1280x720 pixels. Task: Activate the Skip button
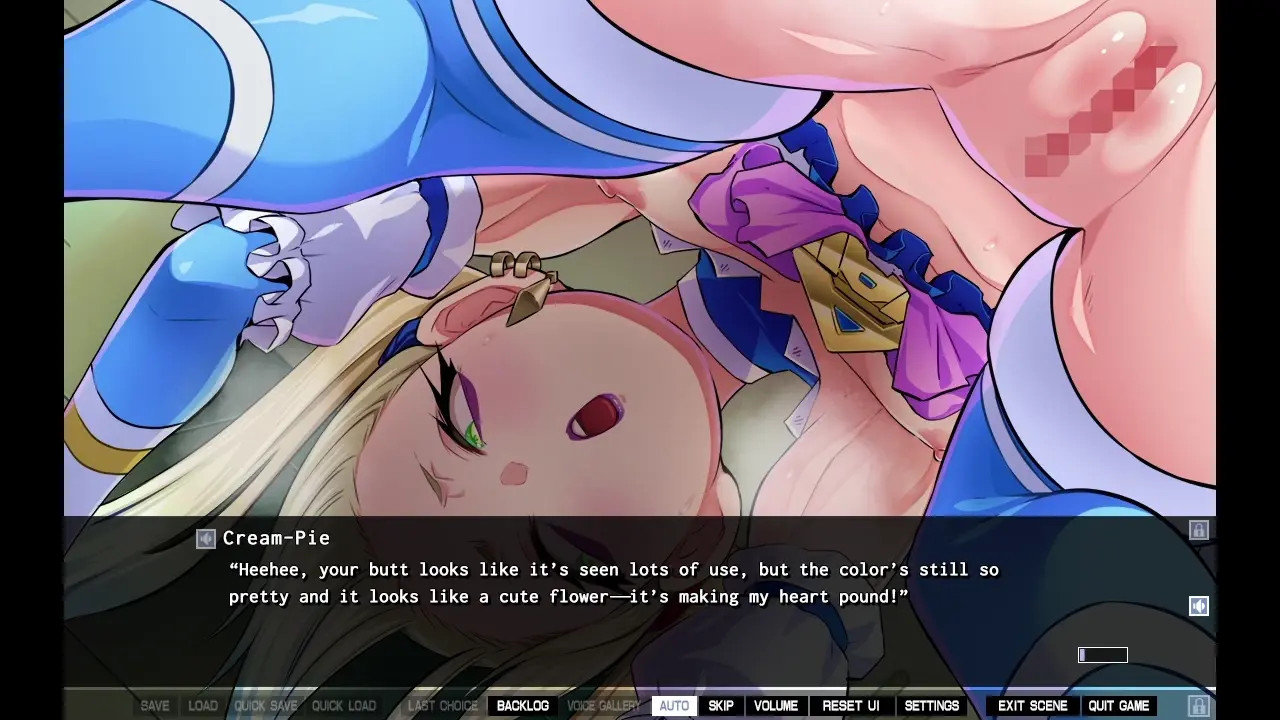click(x=721, y=706)
